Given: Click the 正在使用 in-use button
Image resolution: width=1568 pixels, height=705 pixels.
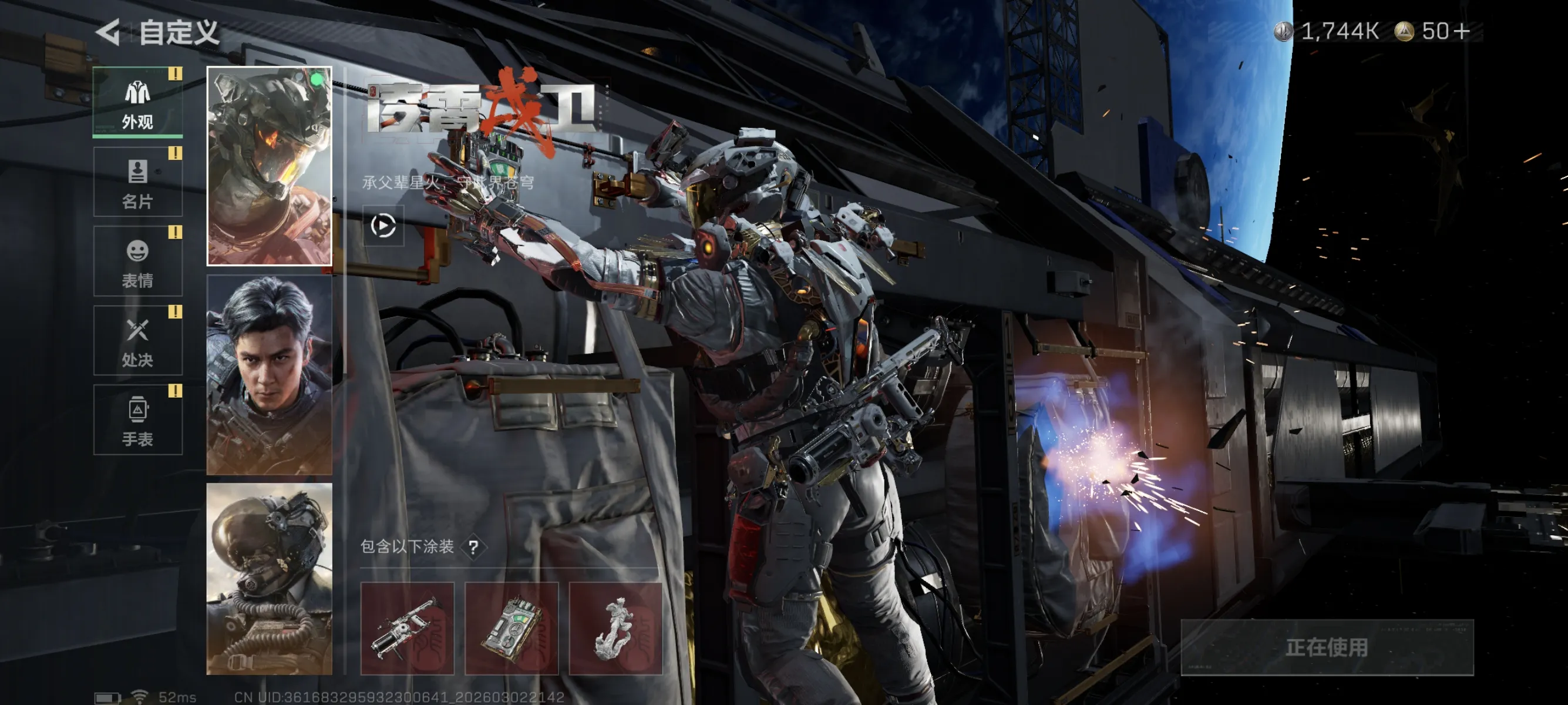Looking at the screenshot, I should [x=1327, y=647].
